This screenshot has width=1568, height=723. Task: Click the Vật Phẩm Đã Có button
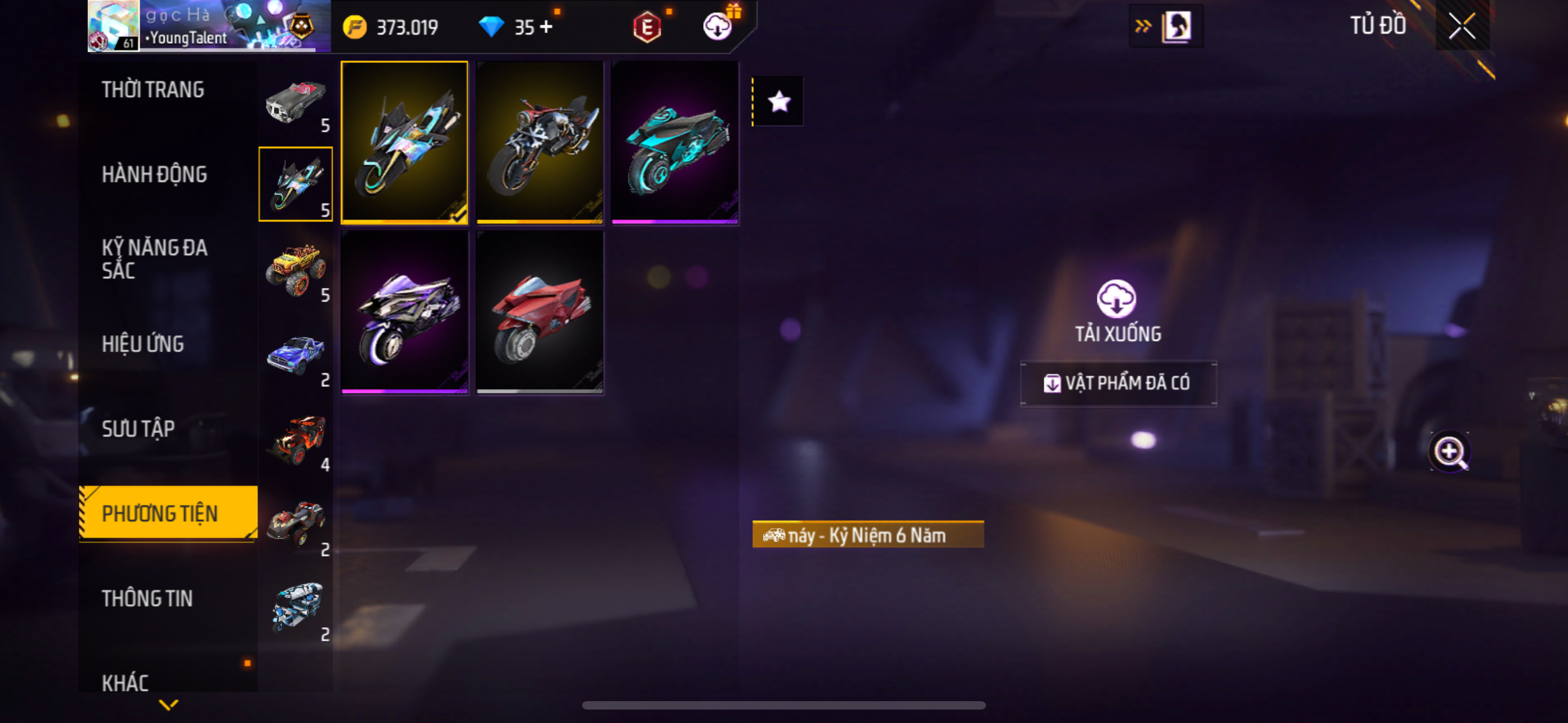(1118, 383)
